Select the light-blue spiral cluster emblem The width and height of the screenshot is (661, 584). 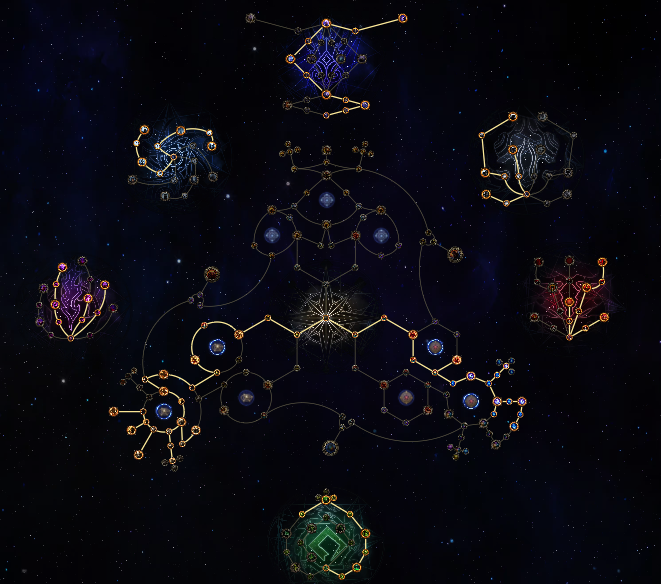click(x=178, y=157)
